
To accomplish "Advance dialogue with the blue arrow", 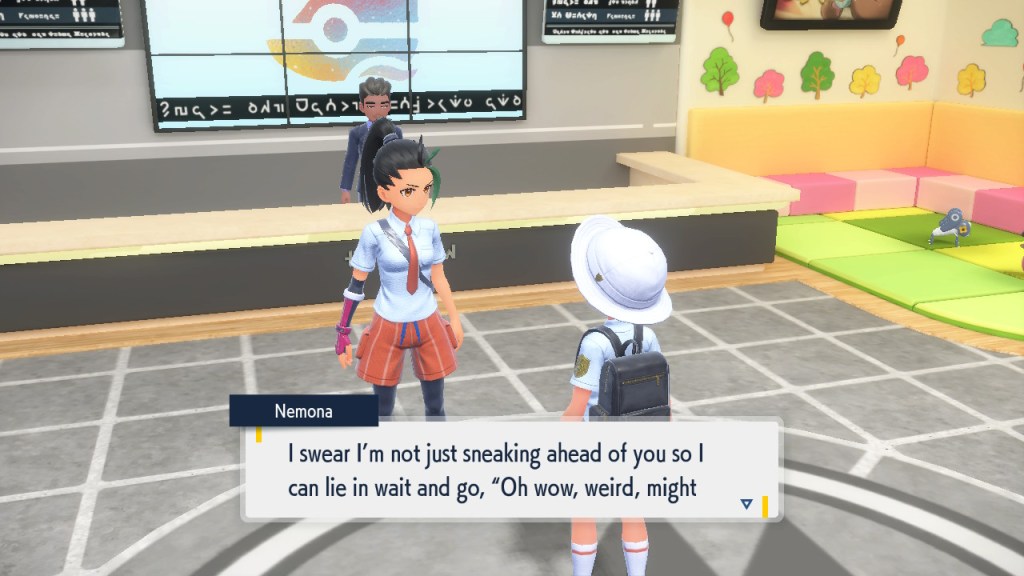I will pyautogui.click(x=746, y=504).
